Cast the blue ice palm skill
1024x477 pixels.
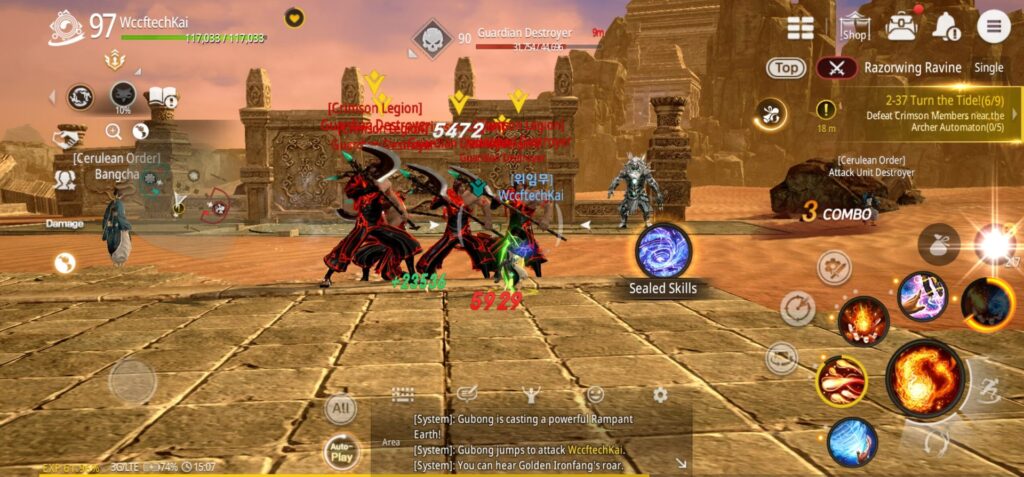point(852,441)
